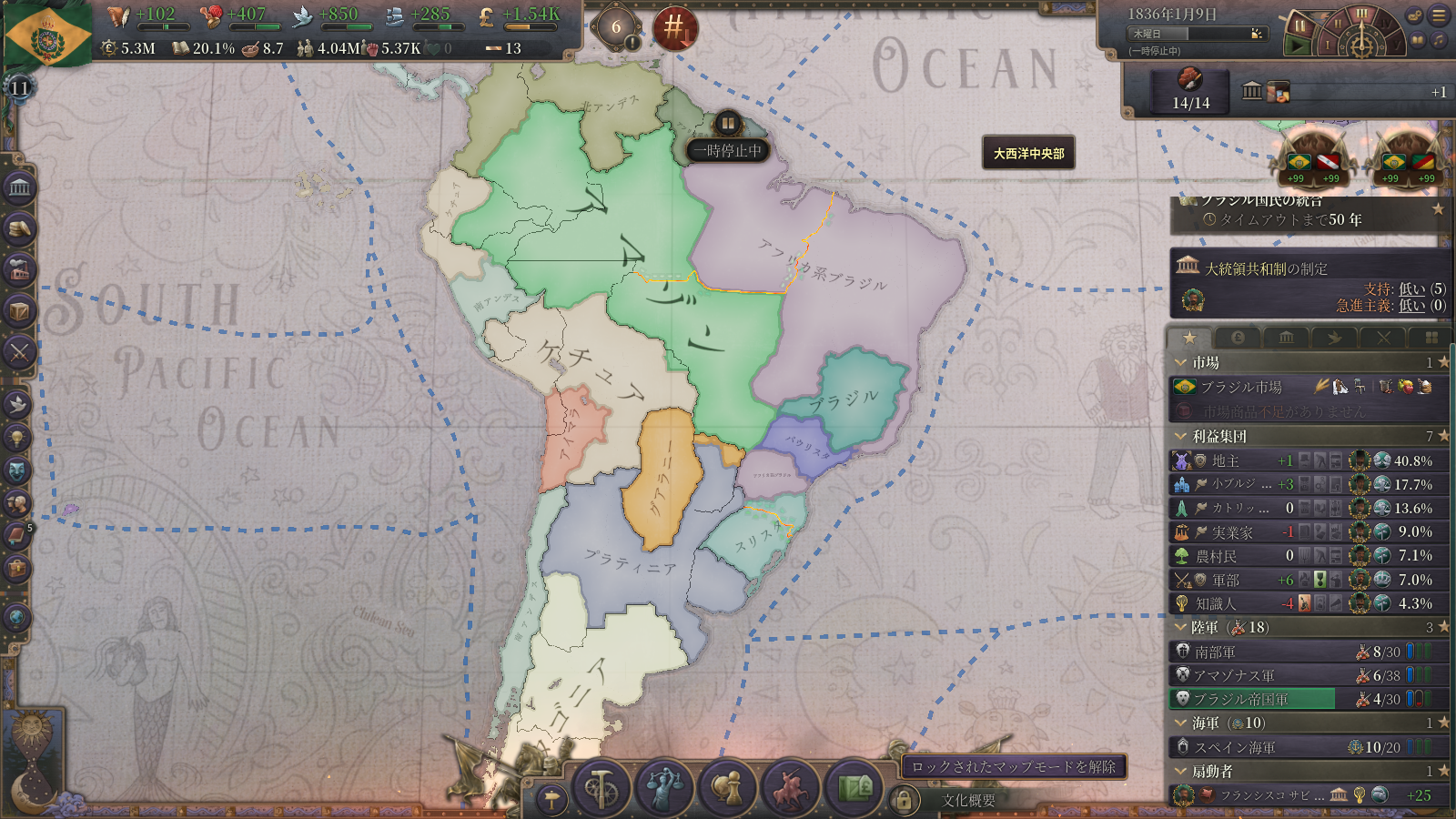The image size is (1456, 819).
Task: Open the main menu with the three-bar button
Action: click(1439, 15)
